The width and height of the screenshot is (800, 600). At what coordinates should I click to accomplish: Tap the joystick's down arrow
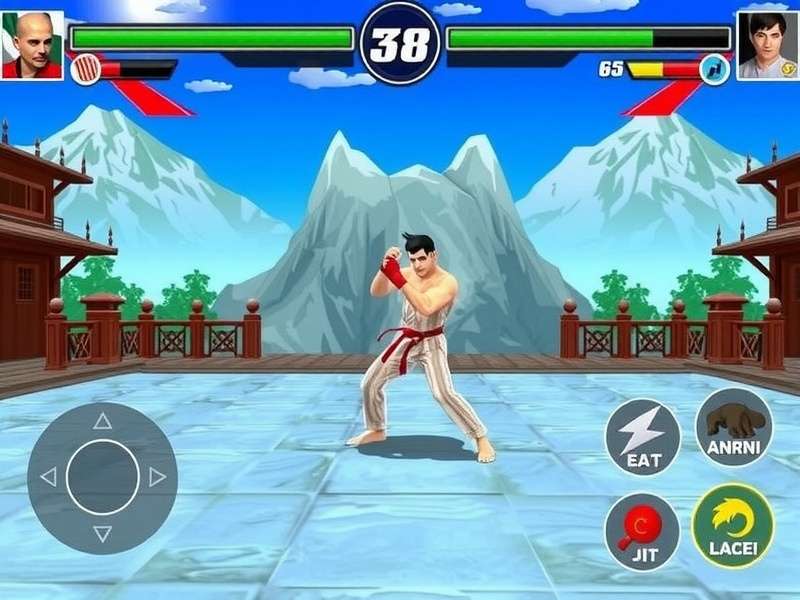103,534
